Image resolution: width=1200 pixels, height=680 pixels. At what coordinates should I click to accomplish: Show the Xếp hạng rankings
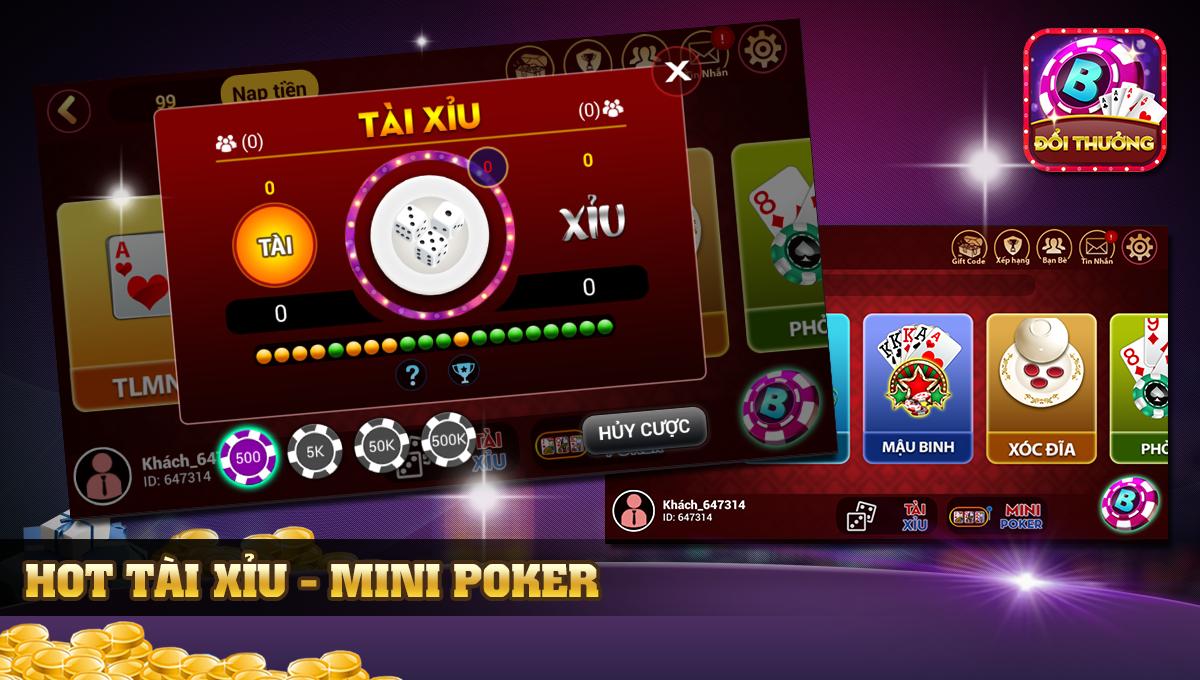[1012, 247]
